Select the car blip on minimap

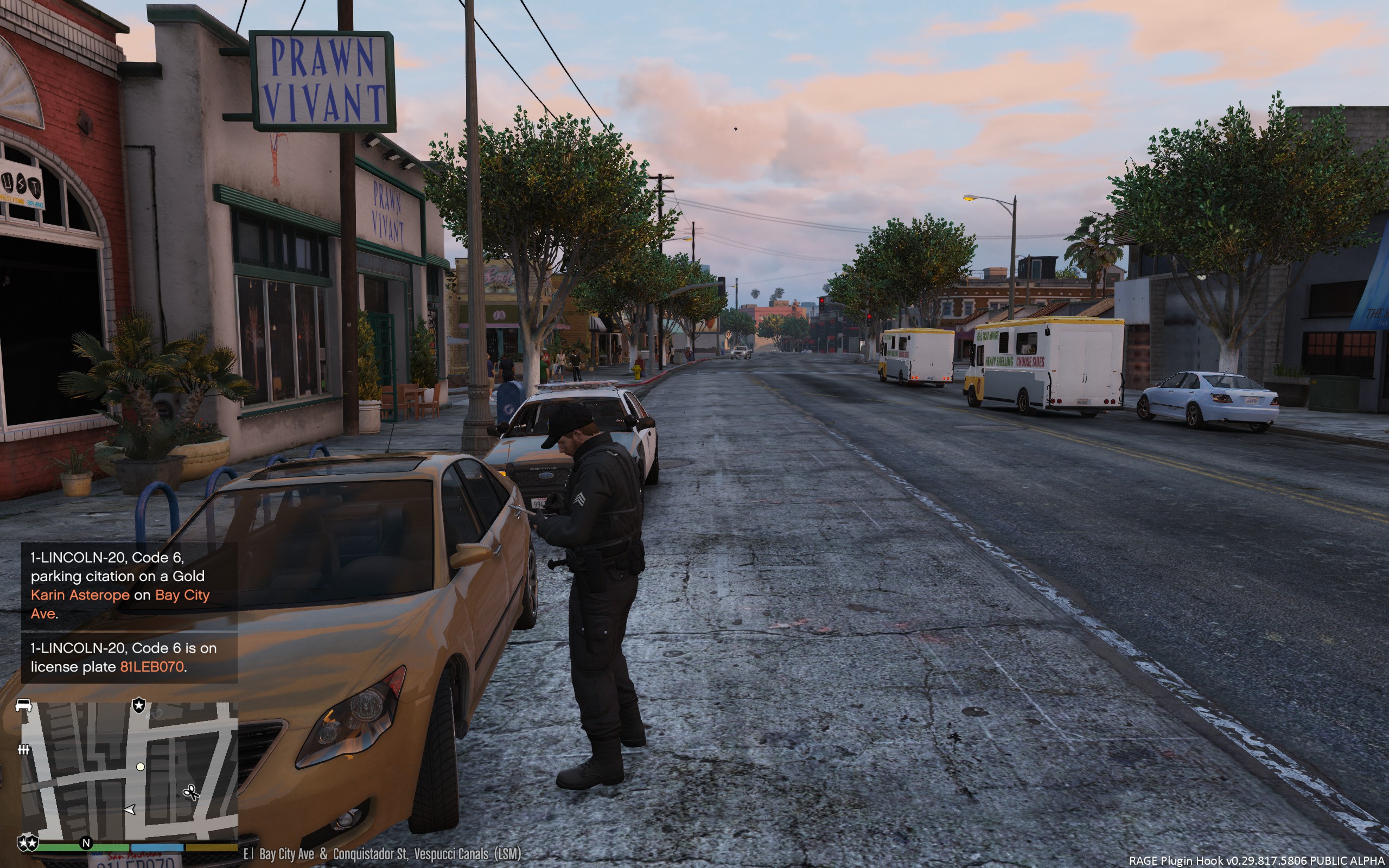click(x=23, y=705)
